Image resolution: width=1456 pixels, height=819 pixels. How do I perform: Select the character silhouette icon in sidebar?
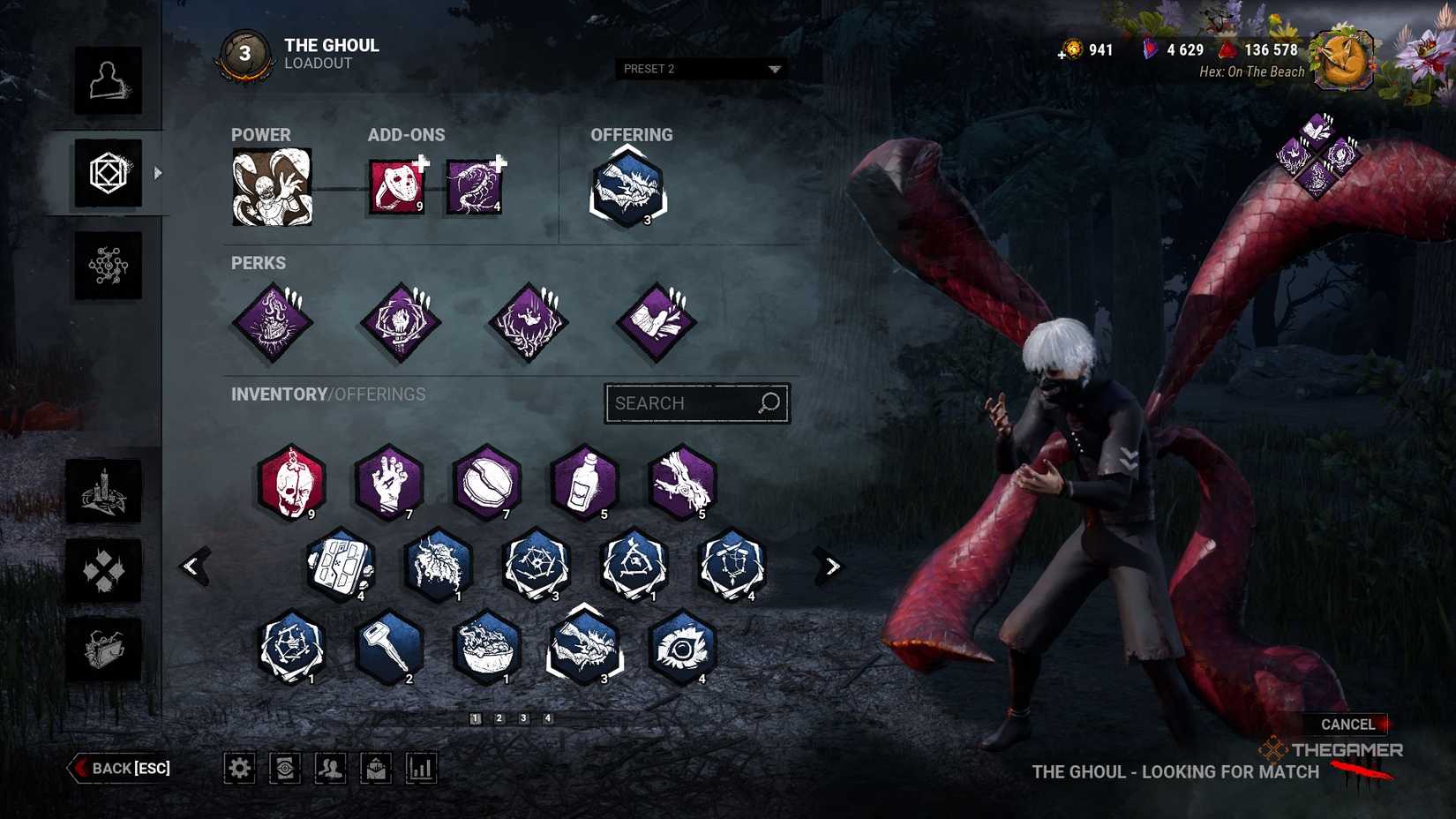pyautogui.click(x=107, y=83)
